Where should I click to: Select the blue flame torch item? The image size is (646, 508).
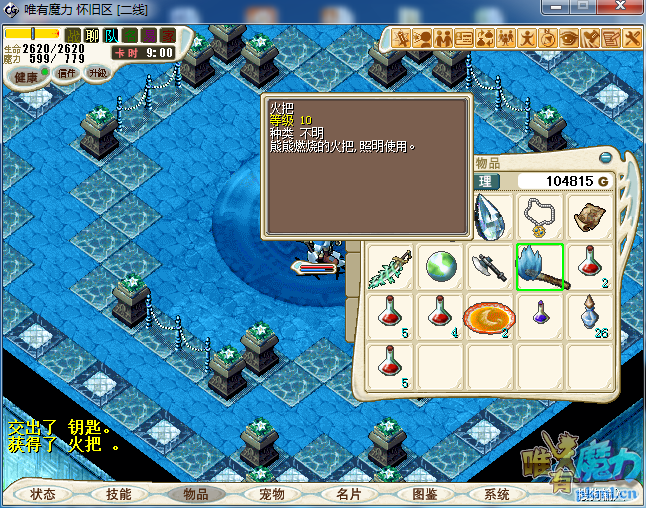tap(540, 268)
